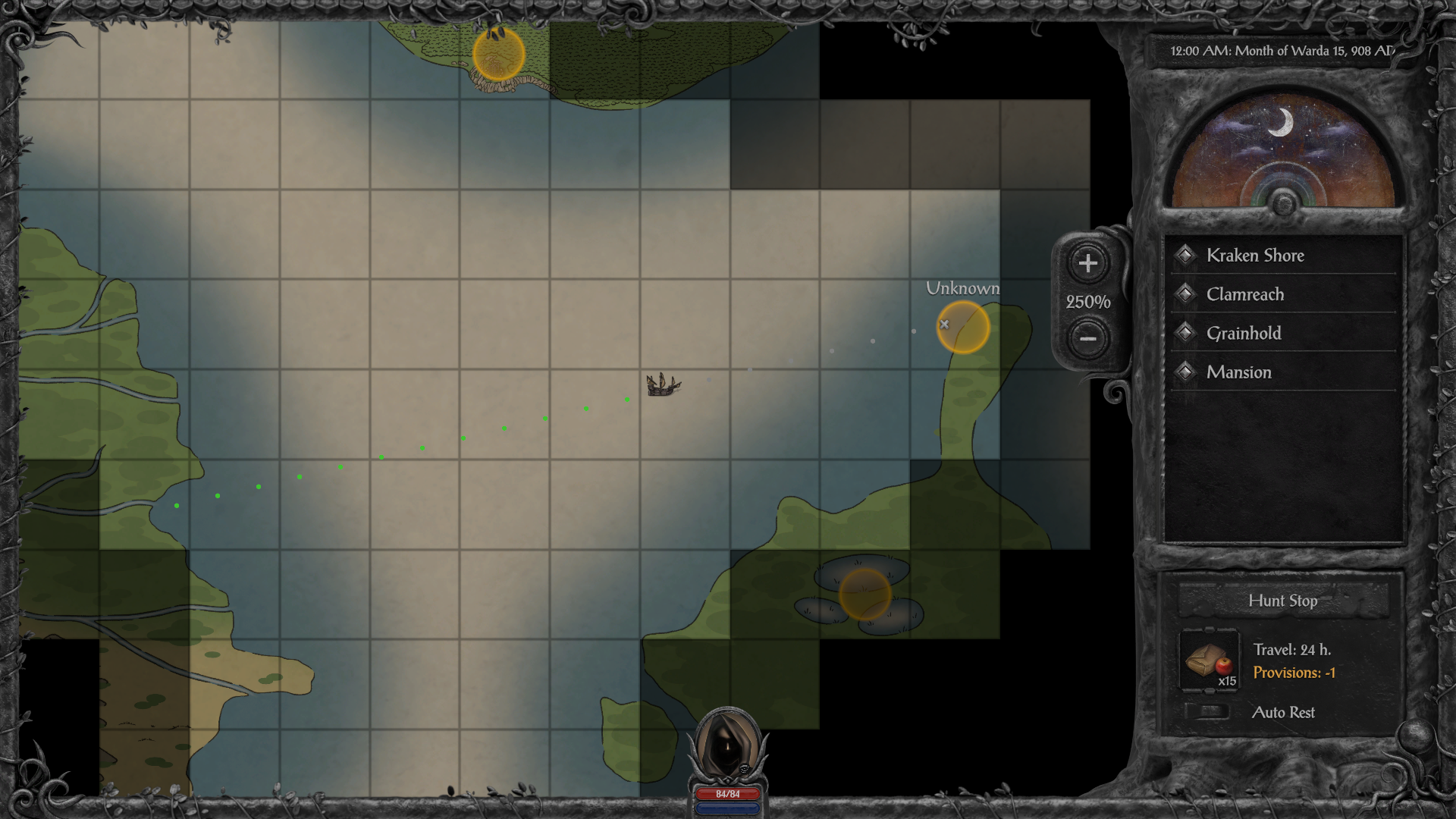Click the zoom out minus button
1456x819 pixels.
(x=1087, y=338)
